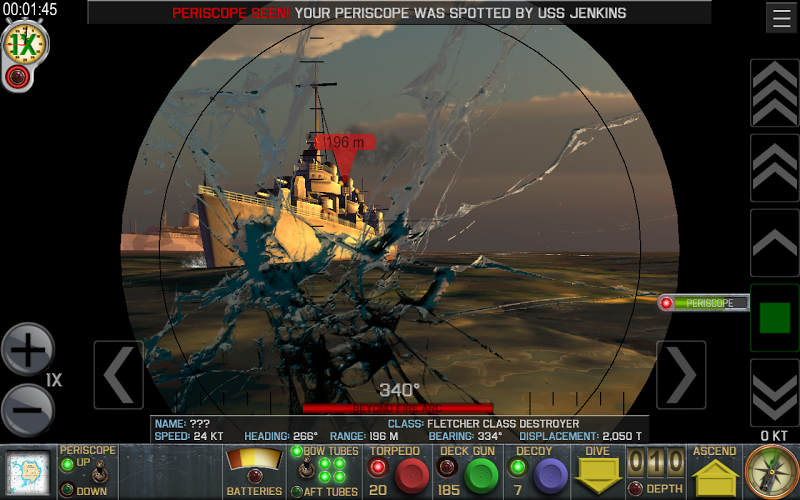Set engines to reverse with down chevrons
The image size is (800, 500).
pos(774,393)
